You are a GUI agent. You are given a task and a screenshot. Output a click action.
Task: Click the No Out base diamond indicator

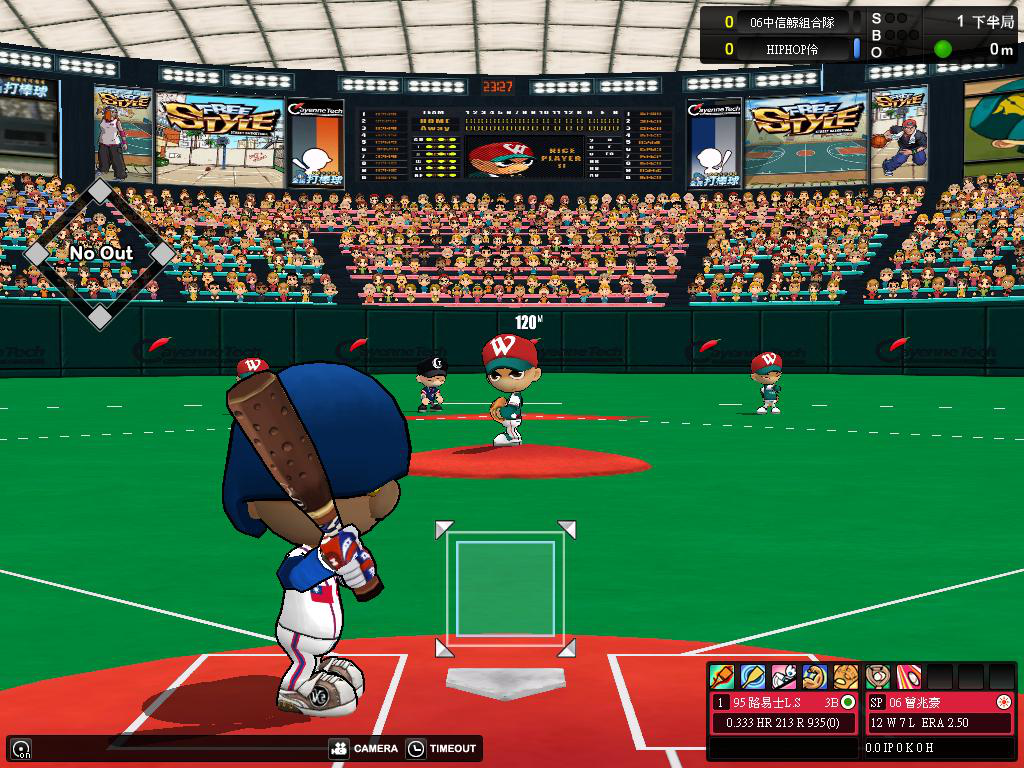point(99,253)
